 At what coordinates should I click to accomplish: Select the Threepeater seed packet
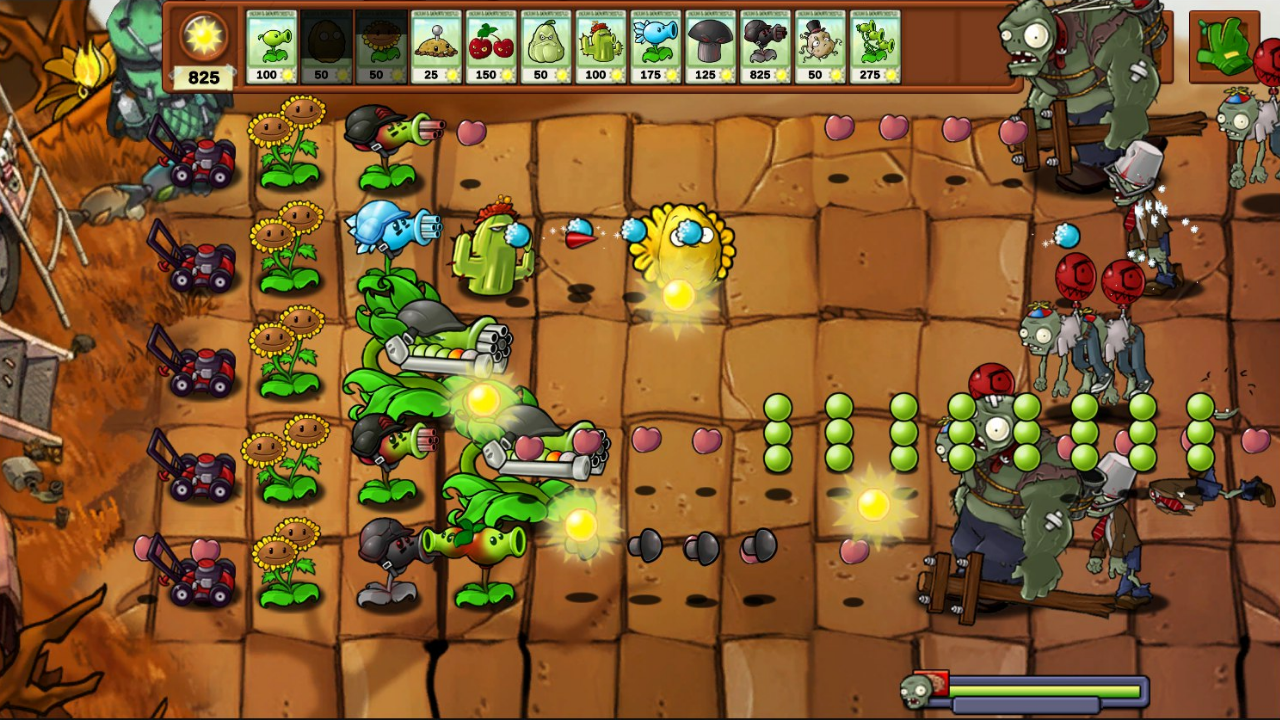click(874, 45)
